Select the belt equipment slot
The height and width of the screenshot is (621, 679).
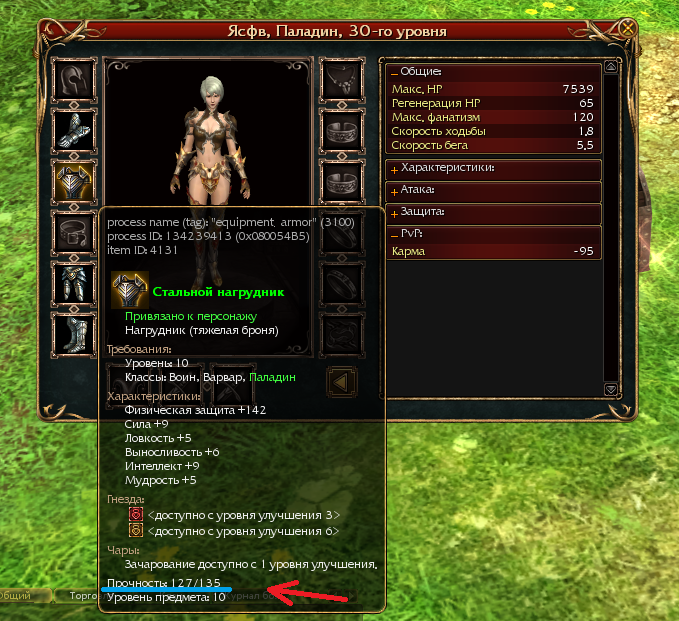click(x=74, y=231)
